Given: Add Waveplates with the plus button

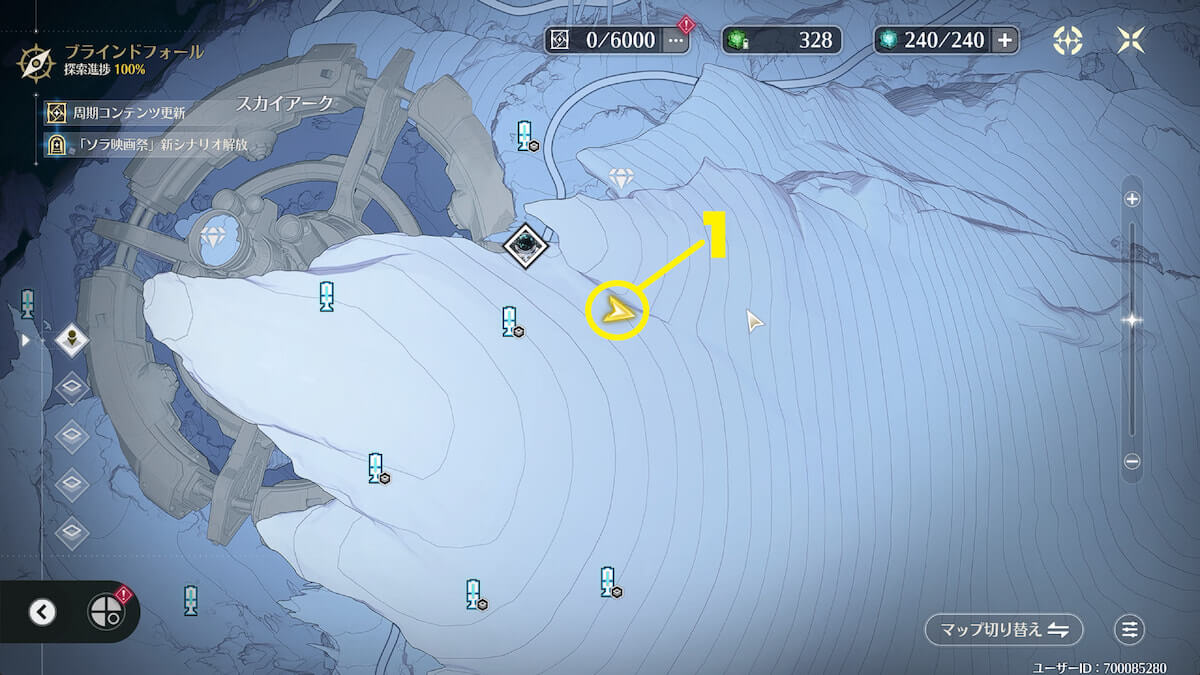Looking at the screenshot, I should click(1004, 40).
